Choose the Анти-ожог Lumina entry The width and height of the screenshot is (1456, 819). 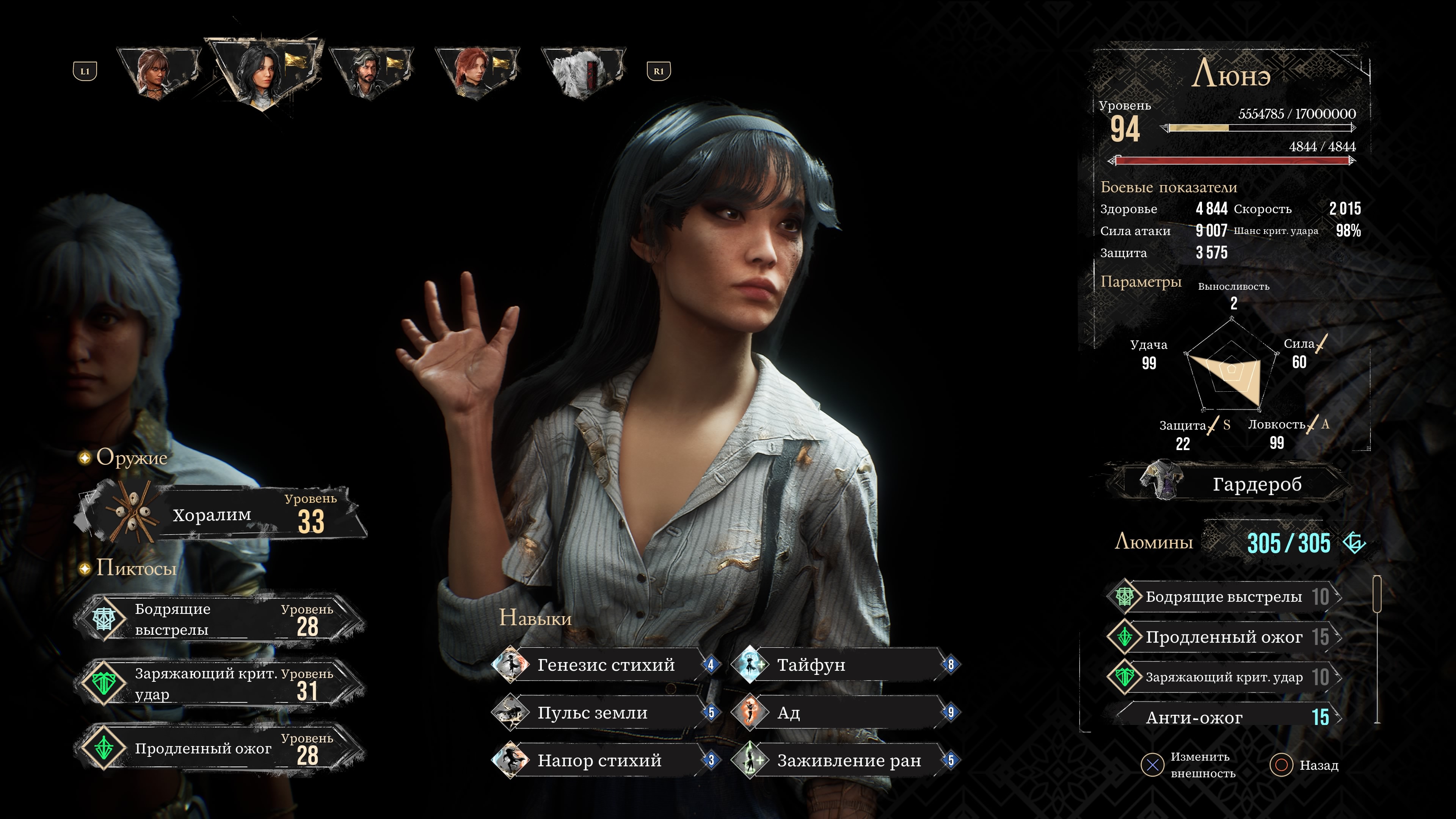[1224, 717]
